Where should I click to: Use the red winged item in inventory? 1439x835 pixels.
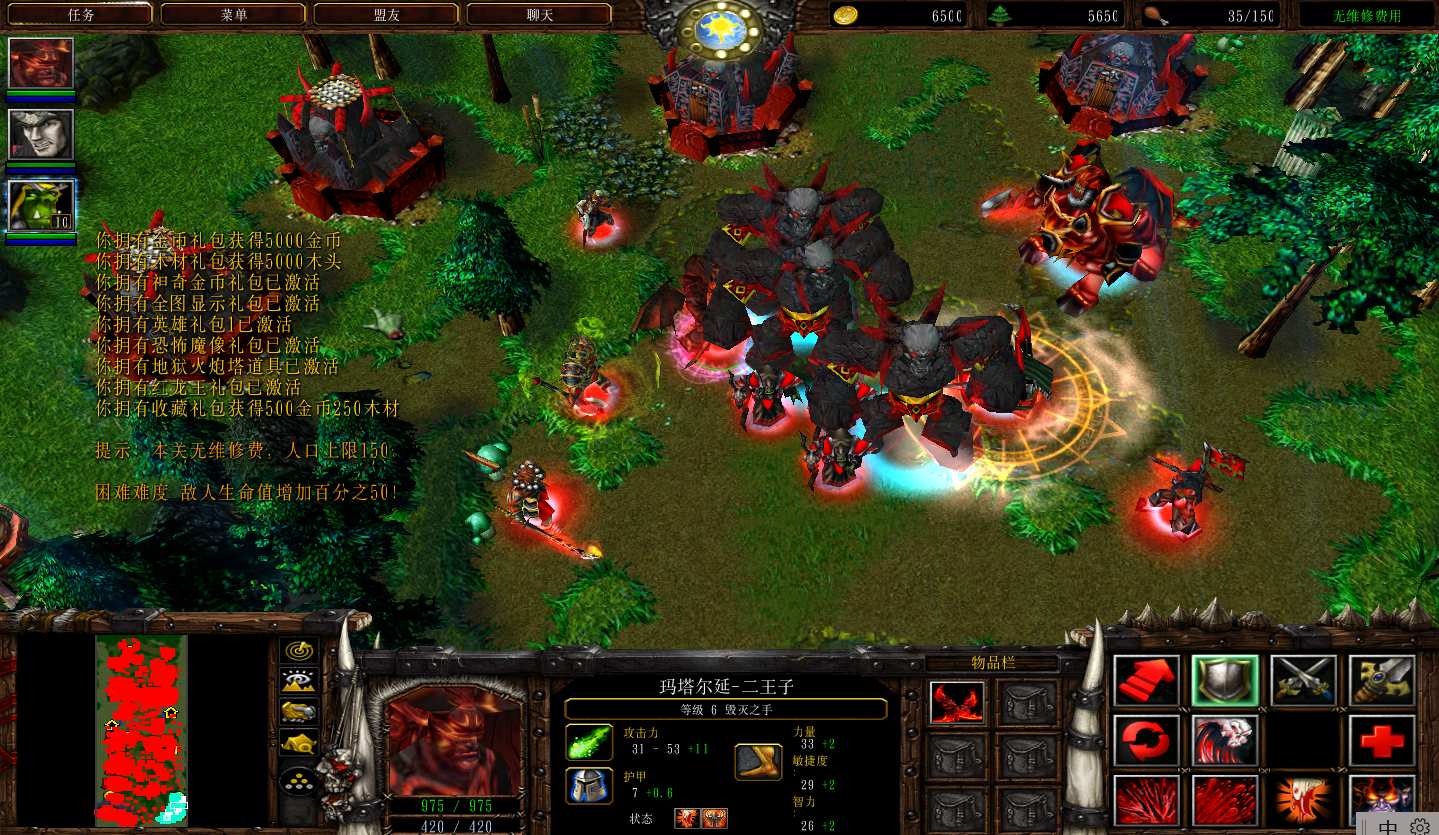[955, 702]
